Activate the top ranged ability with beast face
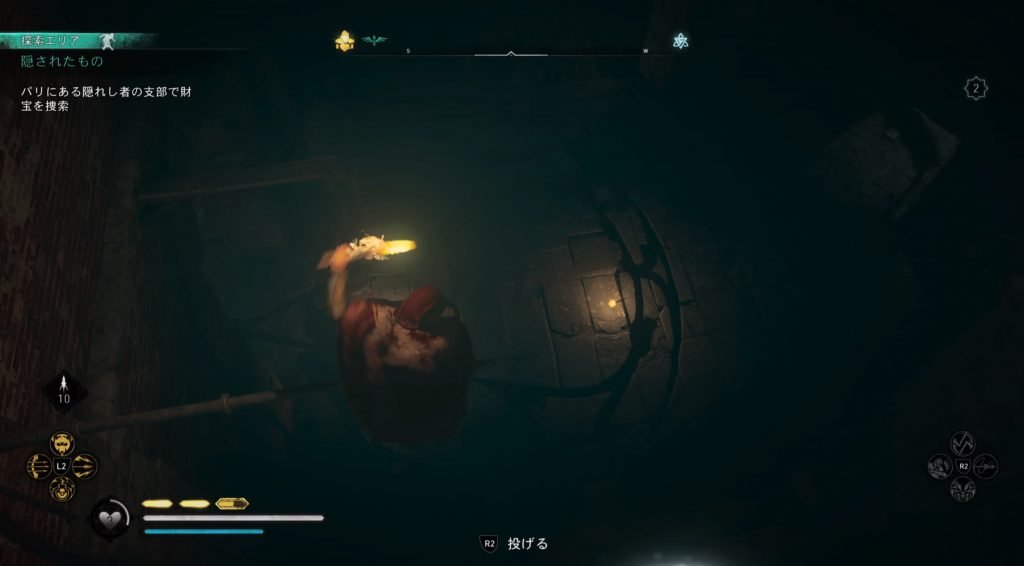1024x566 pixels. tap(62, 443)
